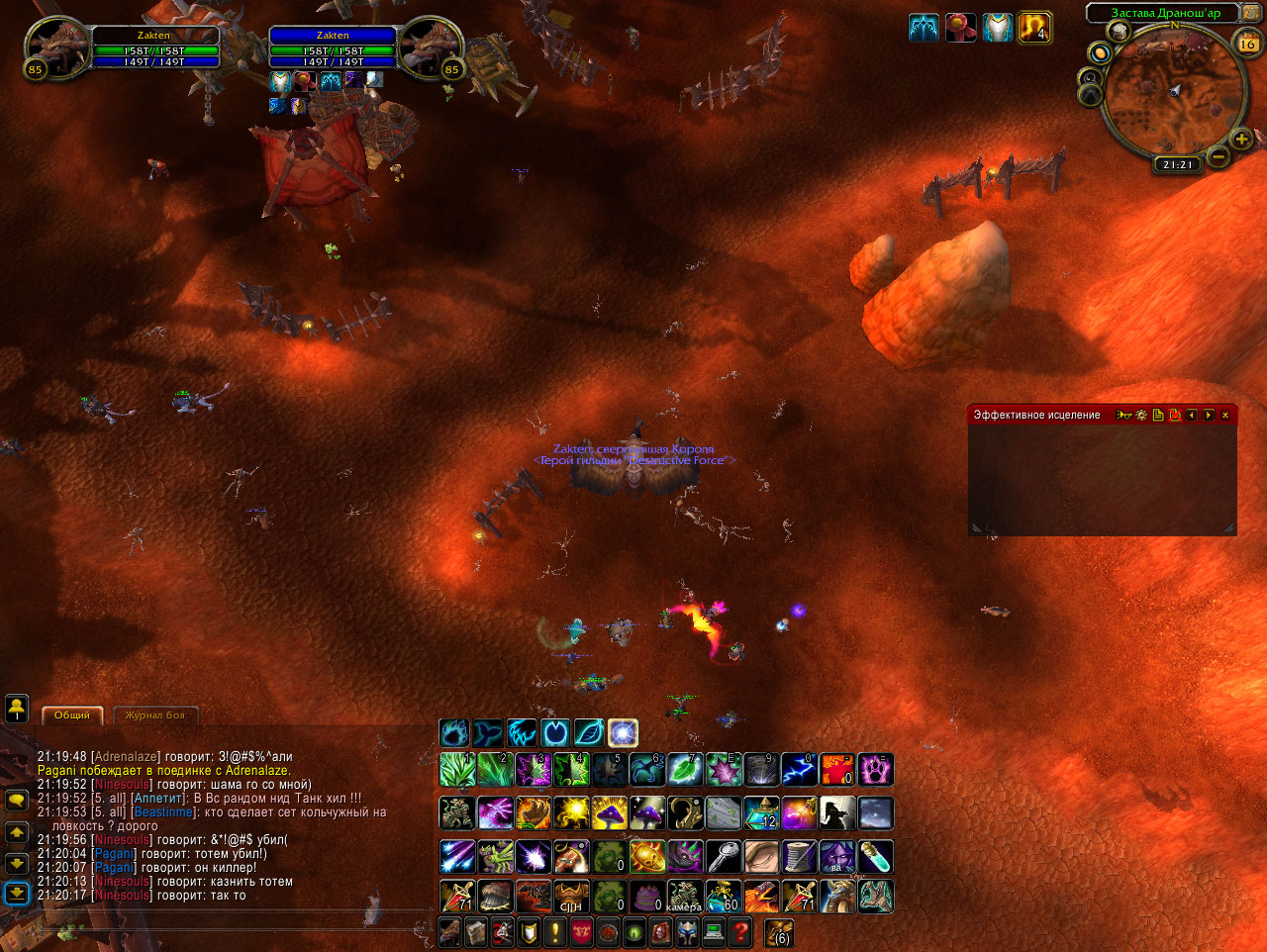Open the healing meter's gear settings

coord(1141,416)
